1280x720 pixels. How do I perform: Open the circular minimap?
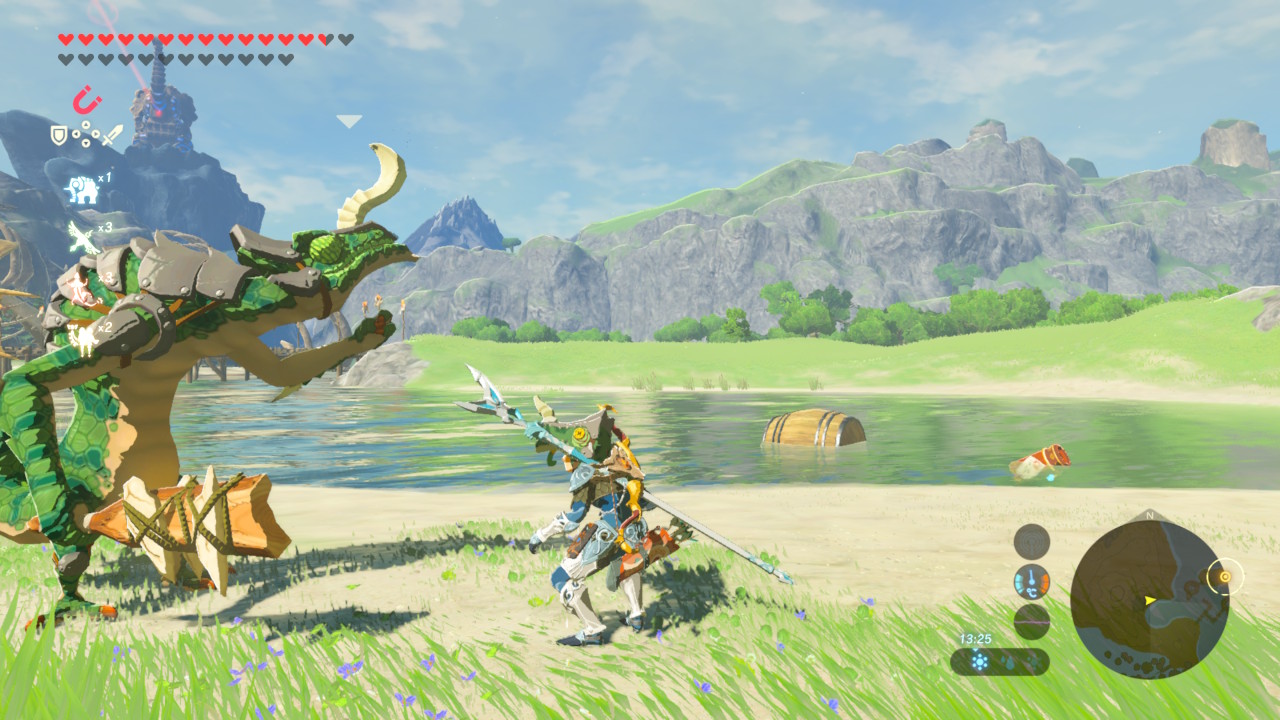pyautogui.click(x=1149, y=599)
